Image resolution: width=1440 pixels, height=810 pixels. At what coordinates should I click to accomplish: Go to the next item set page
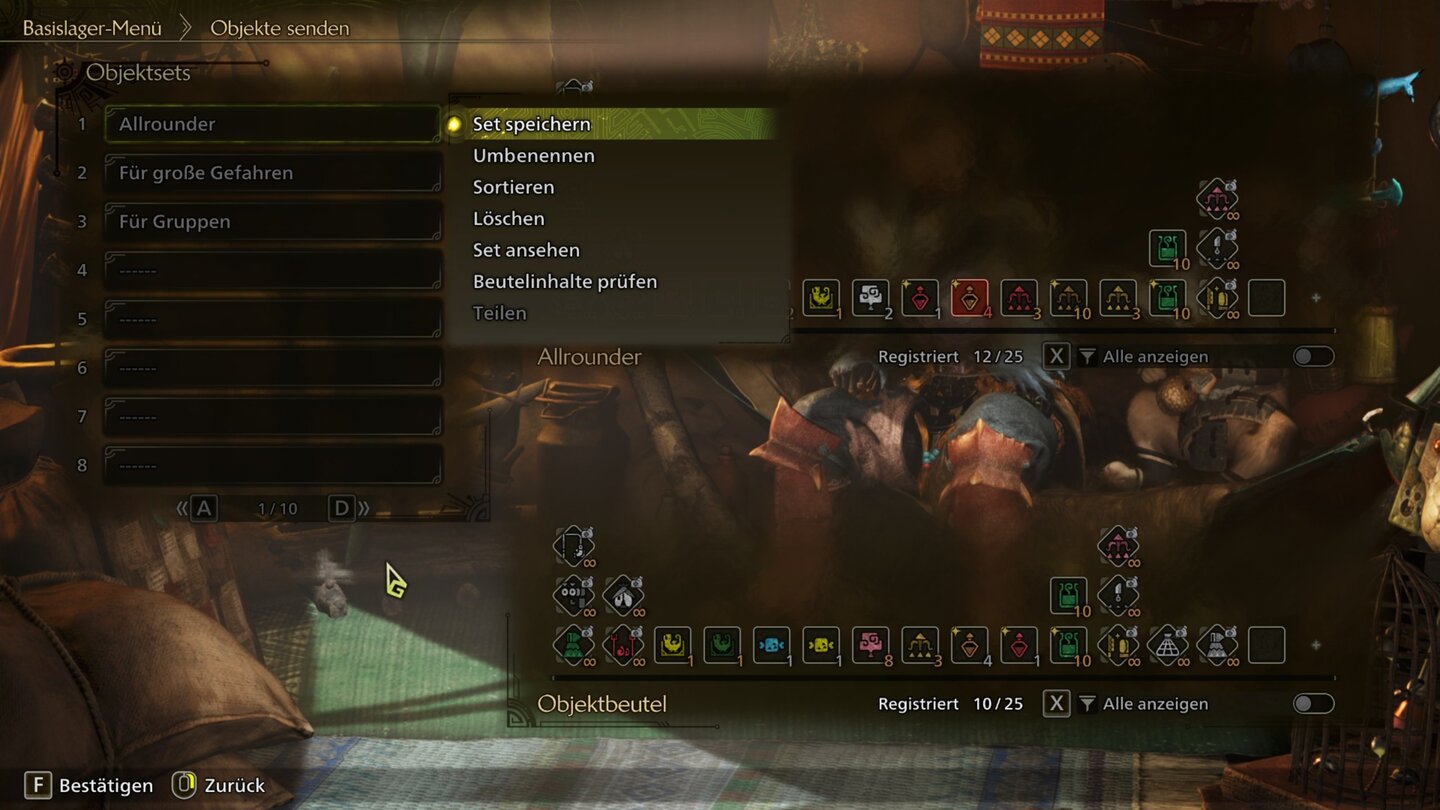(x=343, y=509)
